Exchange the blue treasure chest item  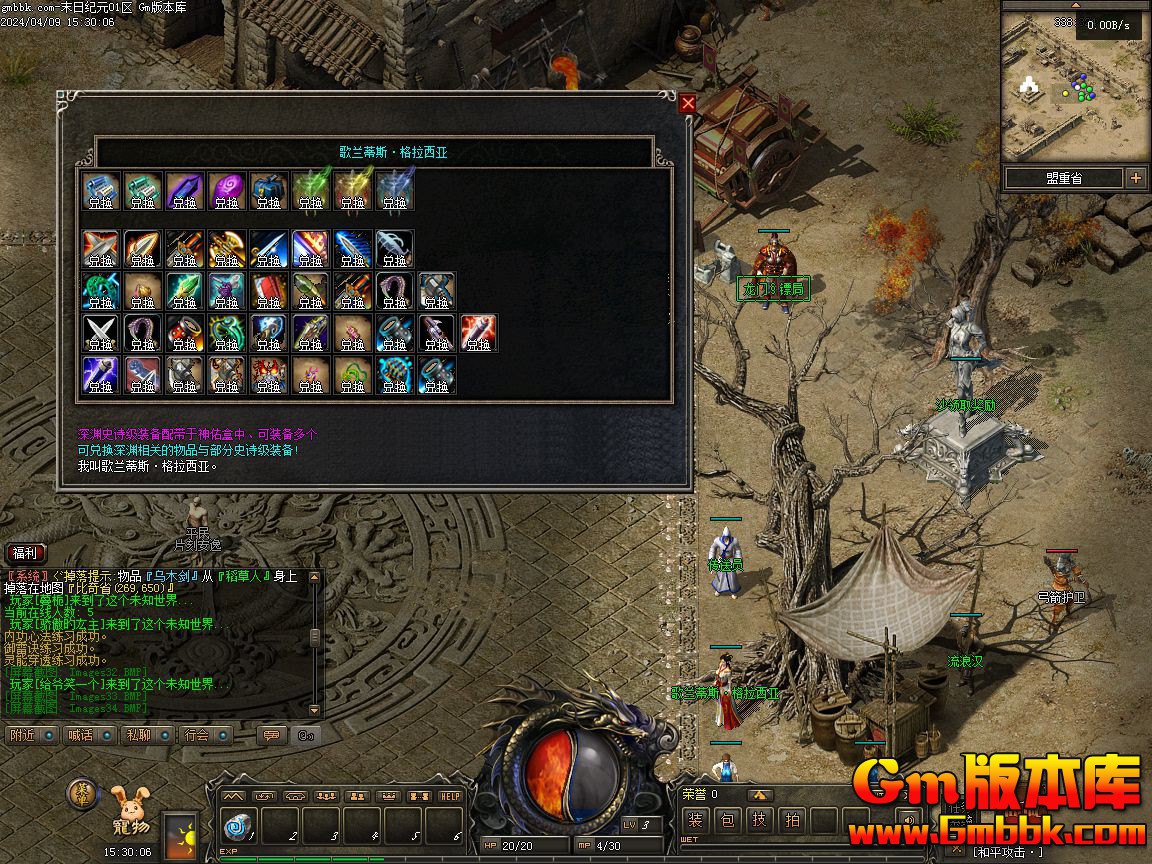pos(269,191)
